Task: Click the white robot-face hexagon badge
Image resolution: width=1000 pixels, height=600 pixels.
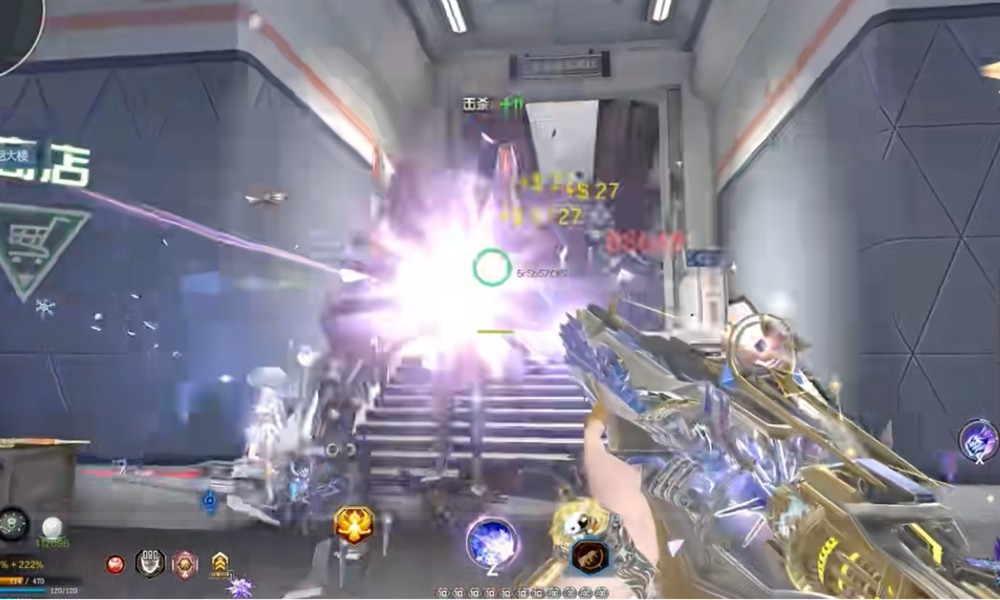Action: tap(149, 563)
